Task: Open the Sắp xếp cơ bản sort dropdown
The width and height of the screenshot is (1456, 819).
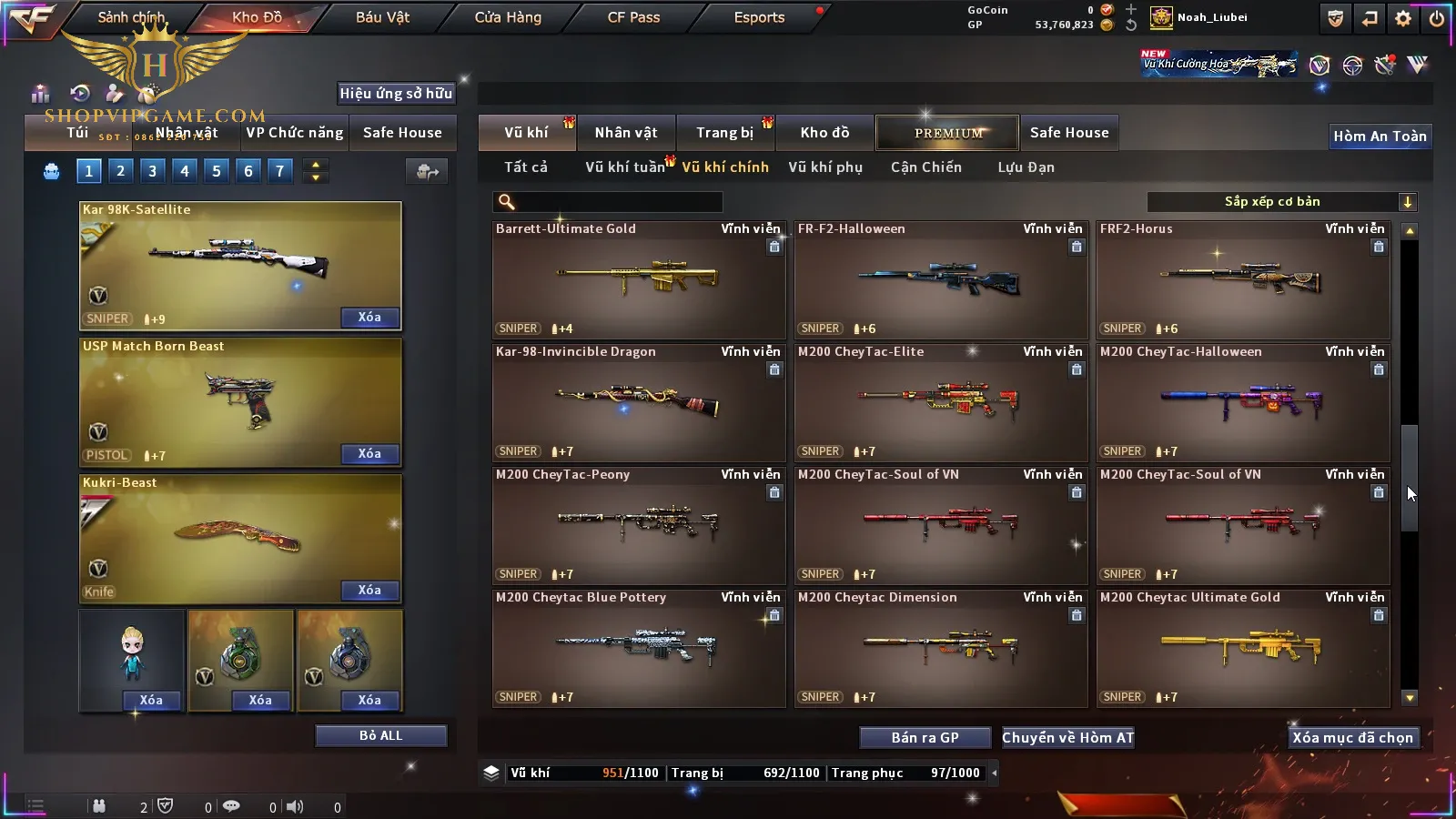Action: tap(1281, 202)
